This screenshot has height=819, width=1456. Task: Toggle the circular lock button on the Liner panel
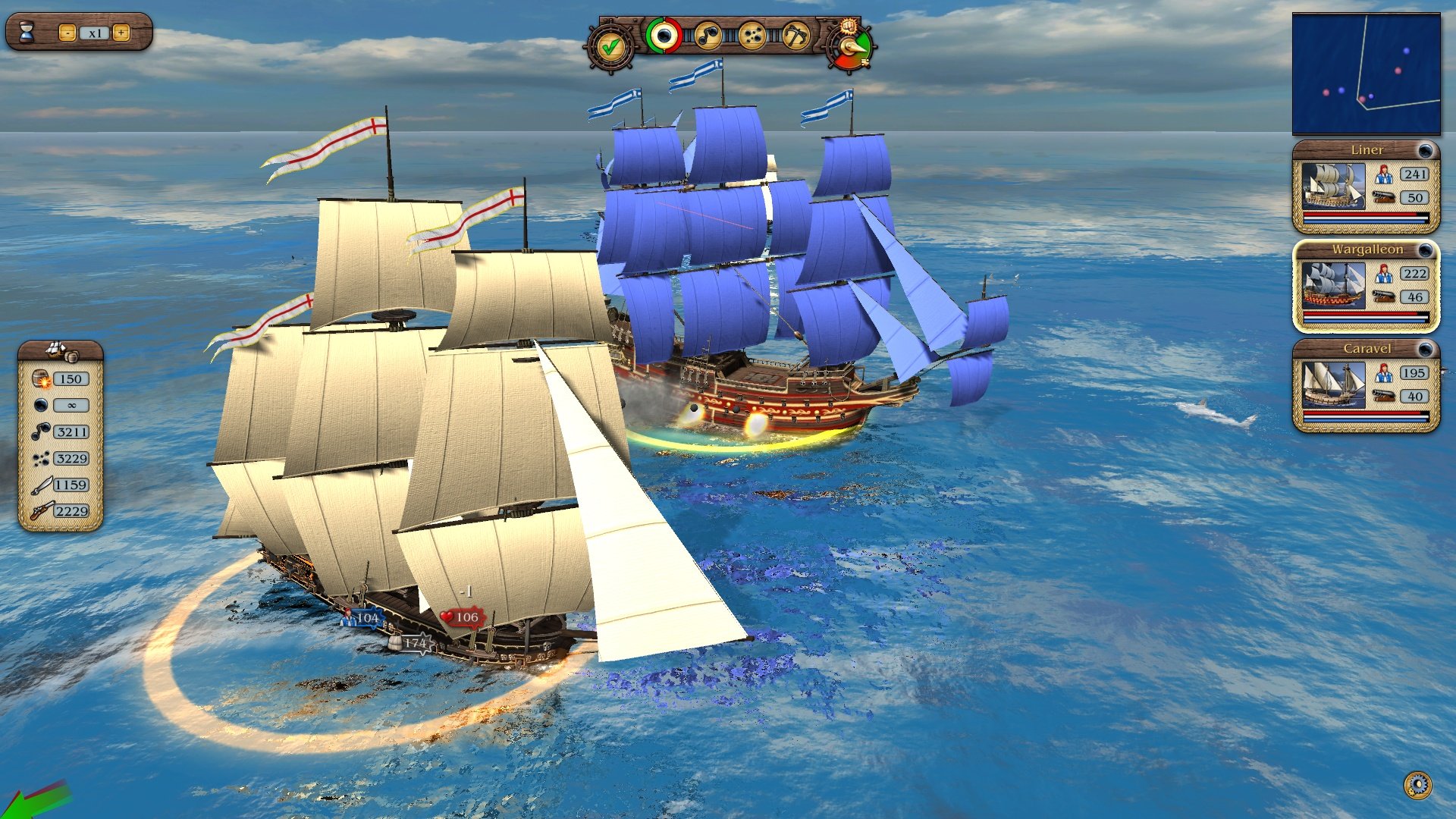1427,149
